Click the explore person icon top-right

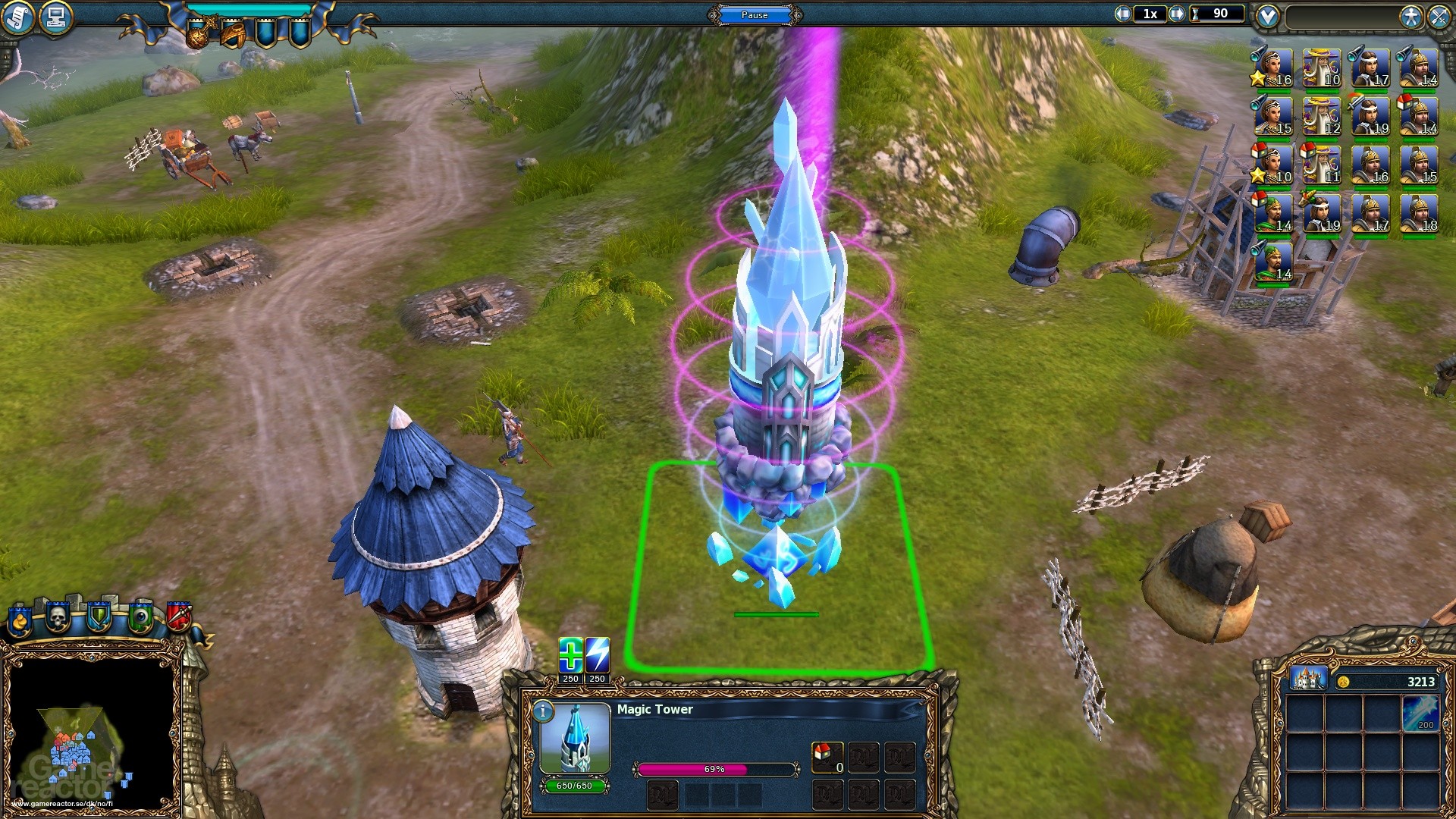pos(1411,15)
